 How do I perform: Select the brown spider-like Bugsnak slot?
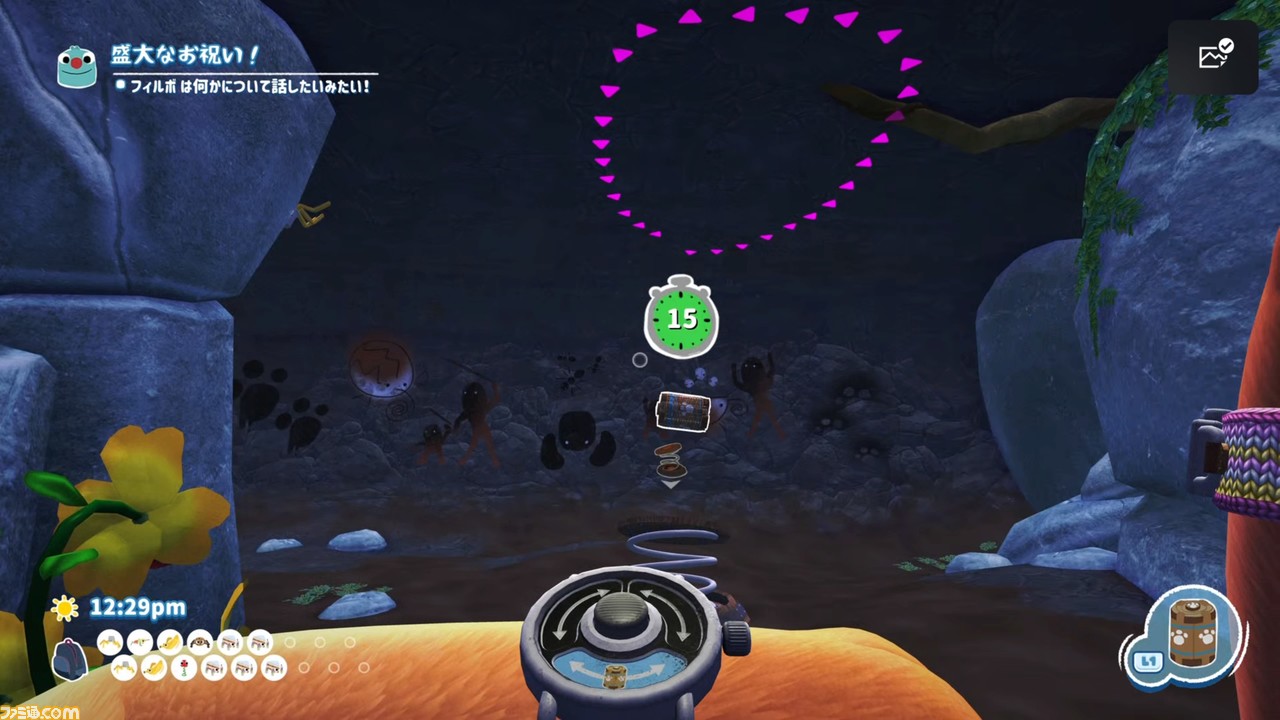200,642
